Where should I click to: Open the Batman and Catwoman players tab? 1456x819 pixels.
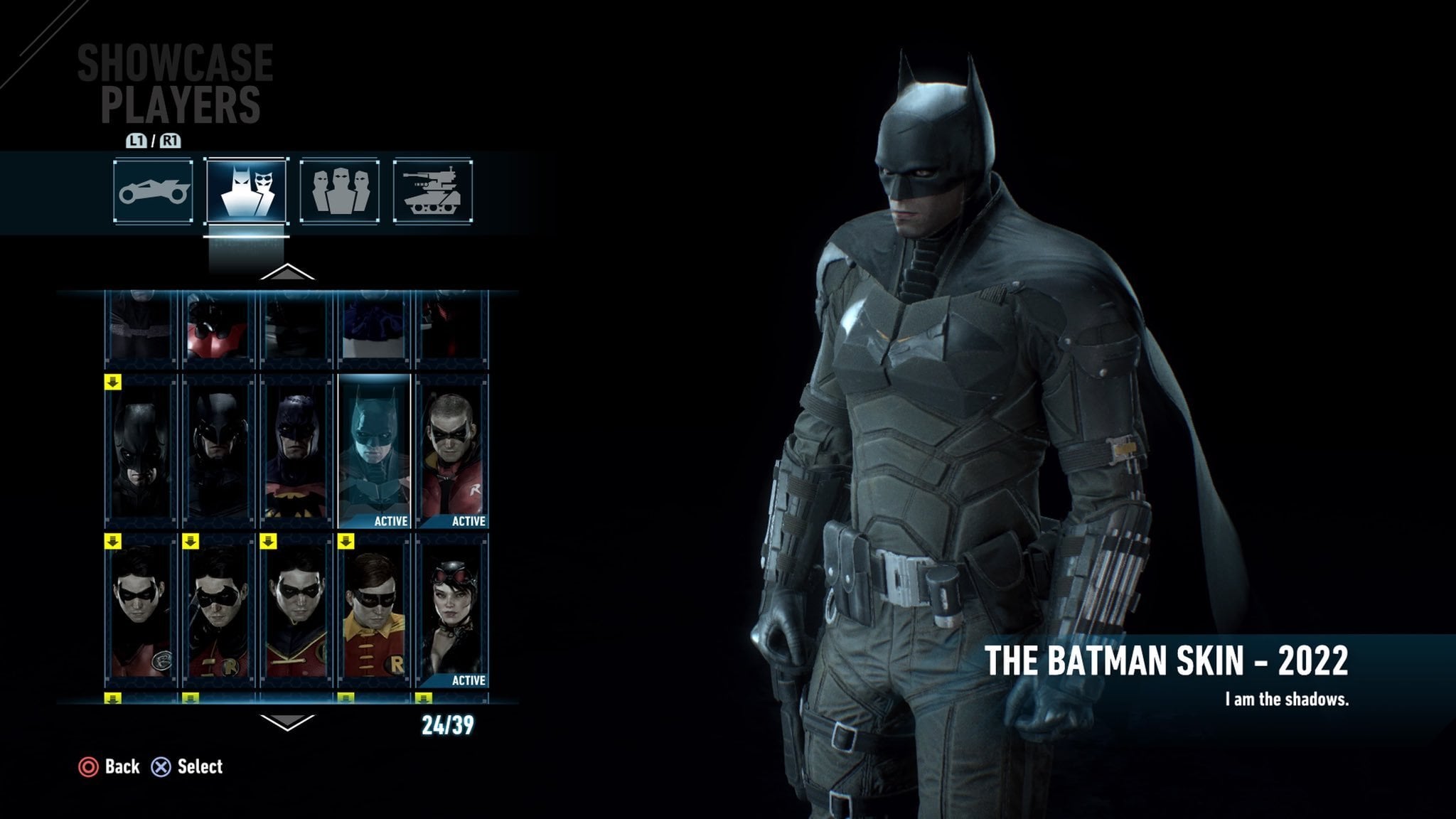[x=246, y=191]
